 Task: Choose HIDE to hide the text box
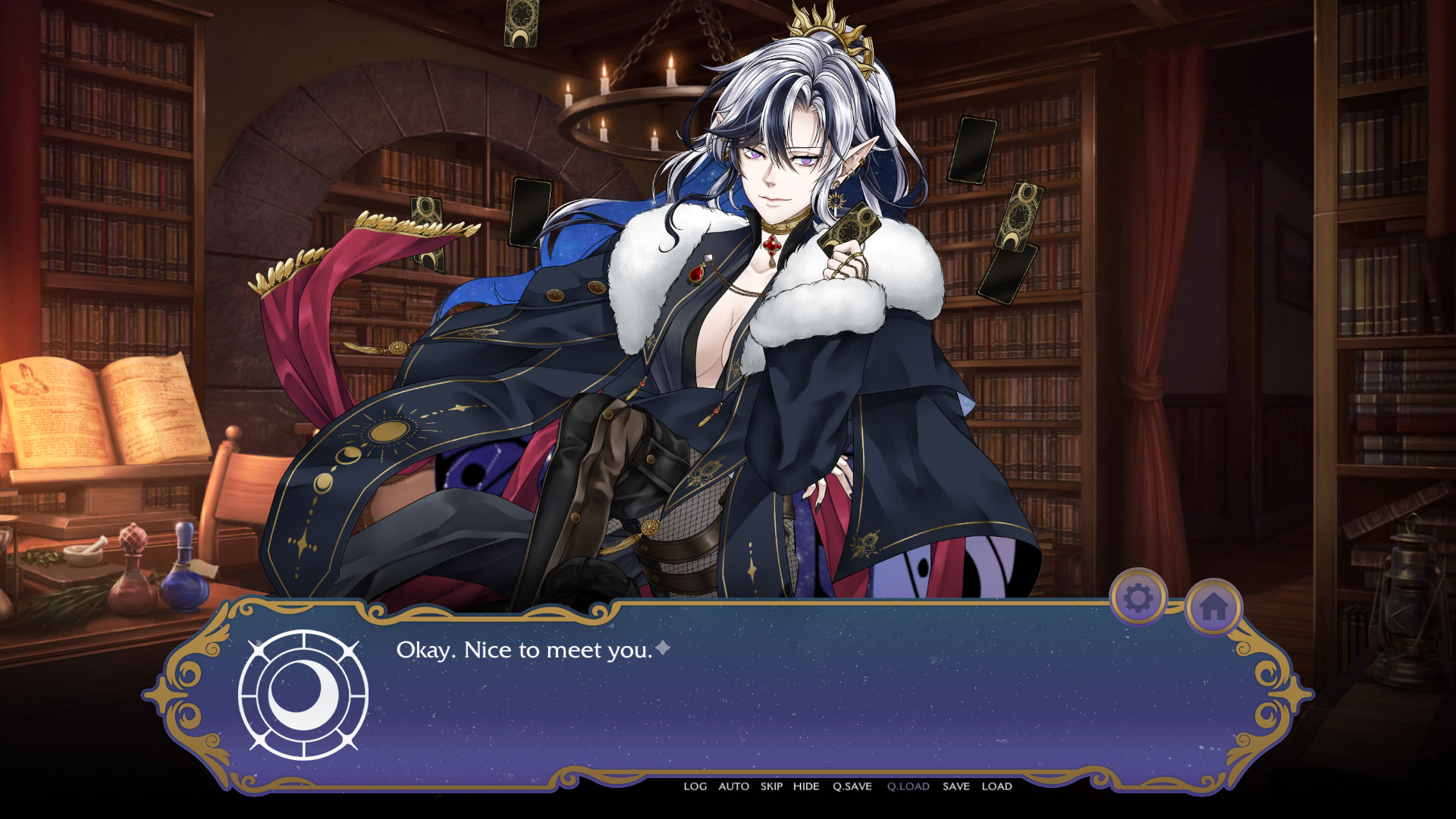coord(806,786)
